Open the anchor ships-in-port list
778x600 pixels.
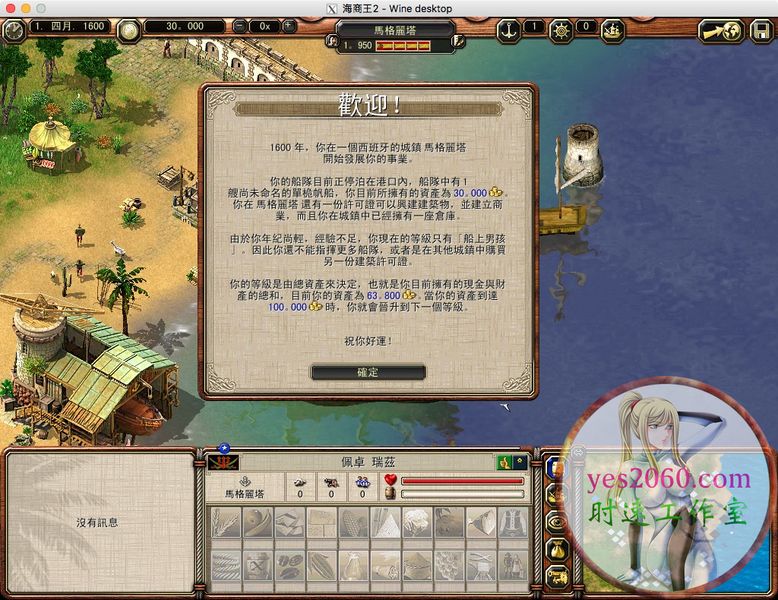pyautogui.click(x=509, y=27)
